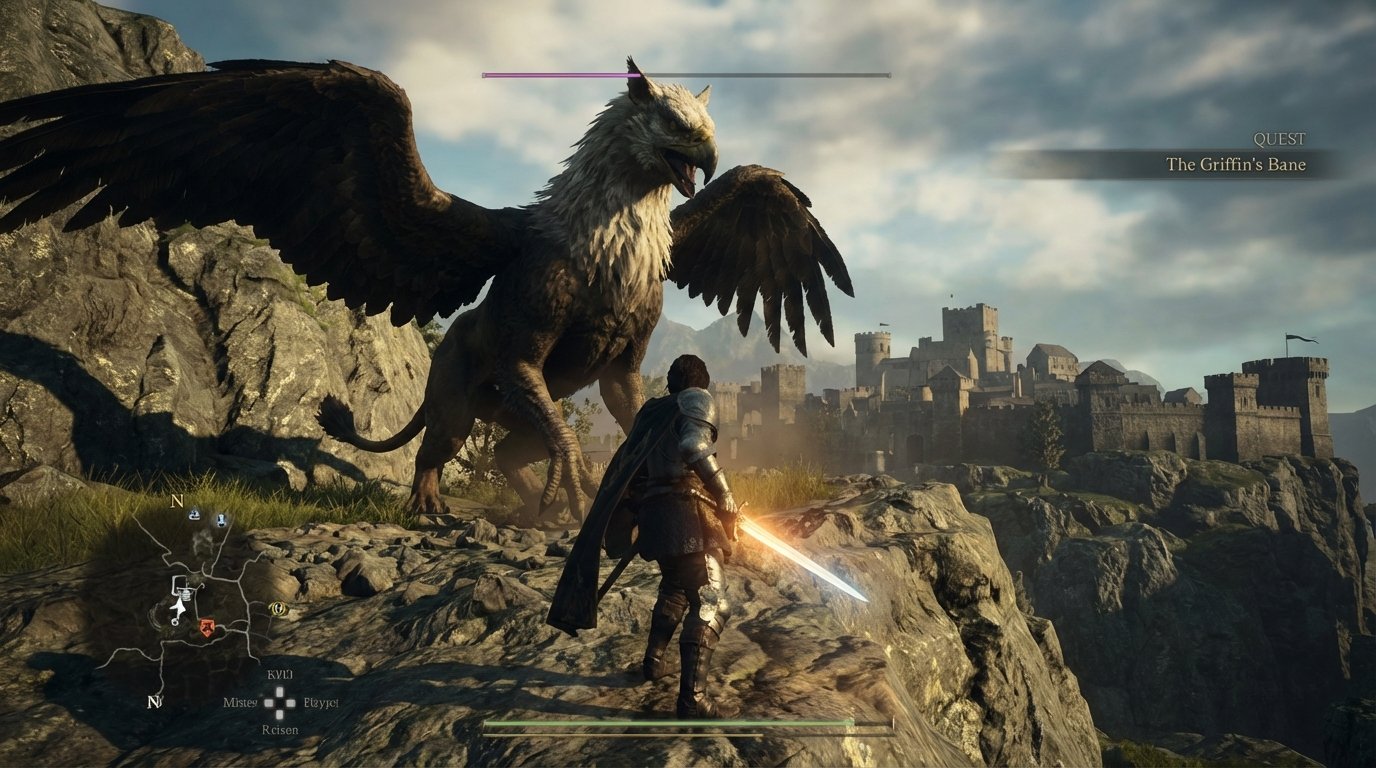Click the up arrow of the d-pad command cross

click(278, 691)
